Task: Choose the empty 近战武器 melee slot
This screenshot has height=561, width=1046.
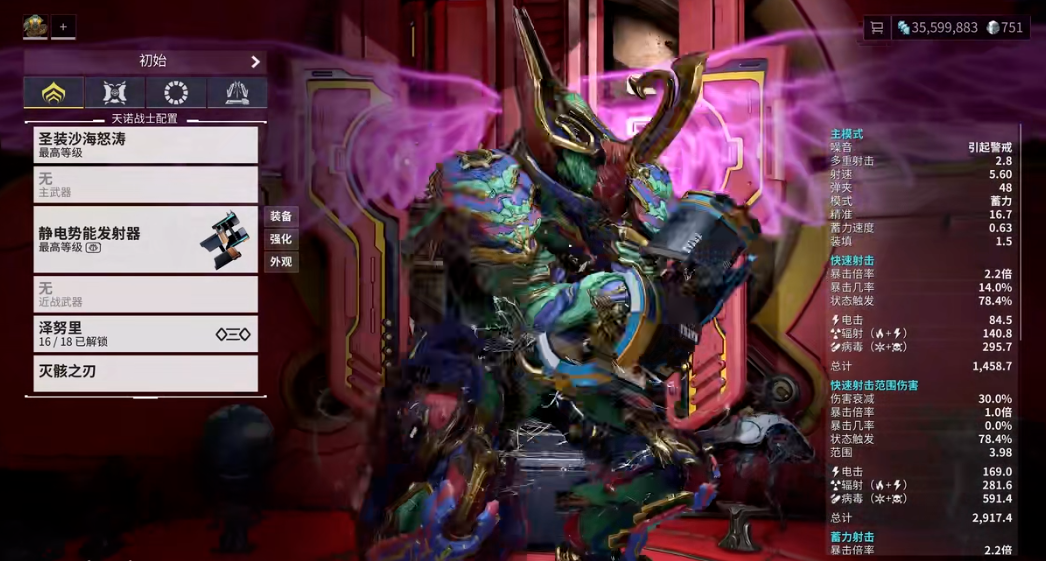Action: 146,294
